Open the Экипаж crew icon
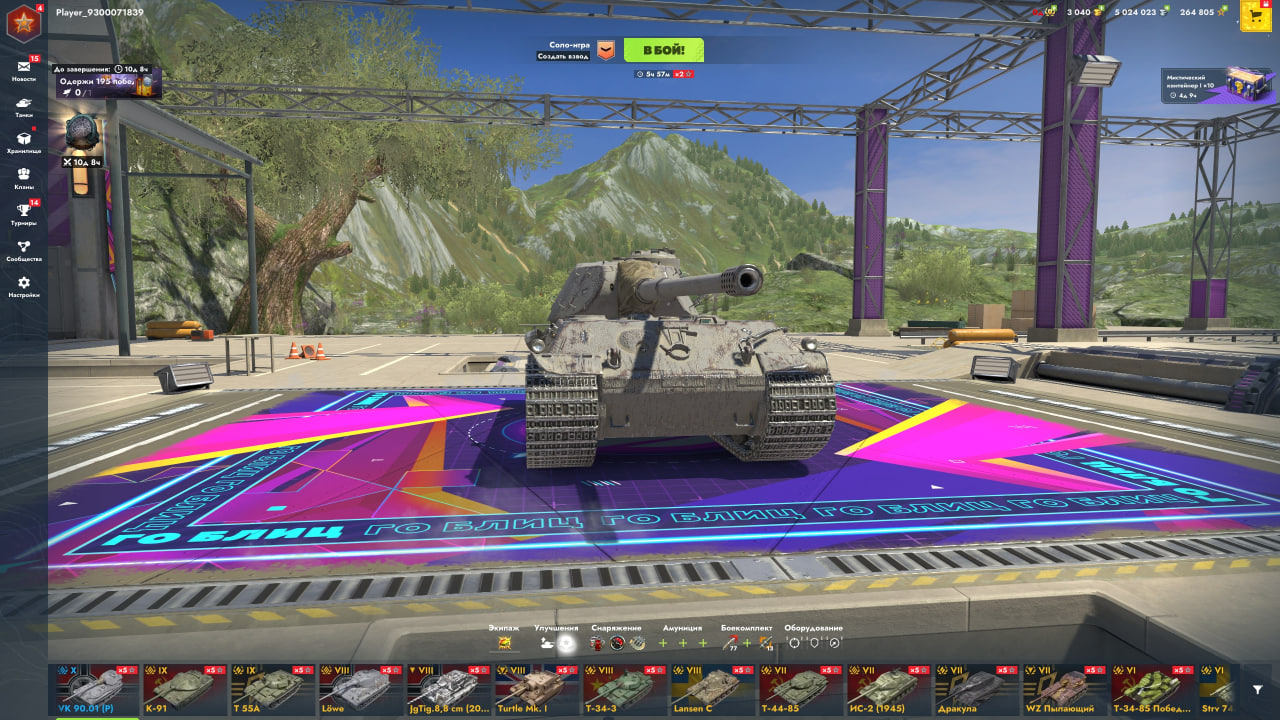The image size is (1280, 720). coord(504,643)
